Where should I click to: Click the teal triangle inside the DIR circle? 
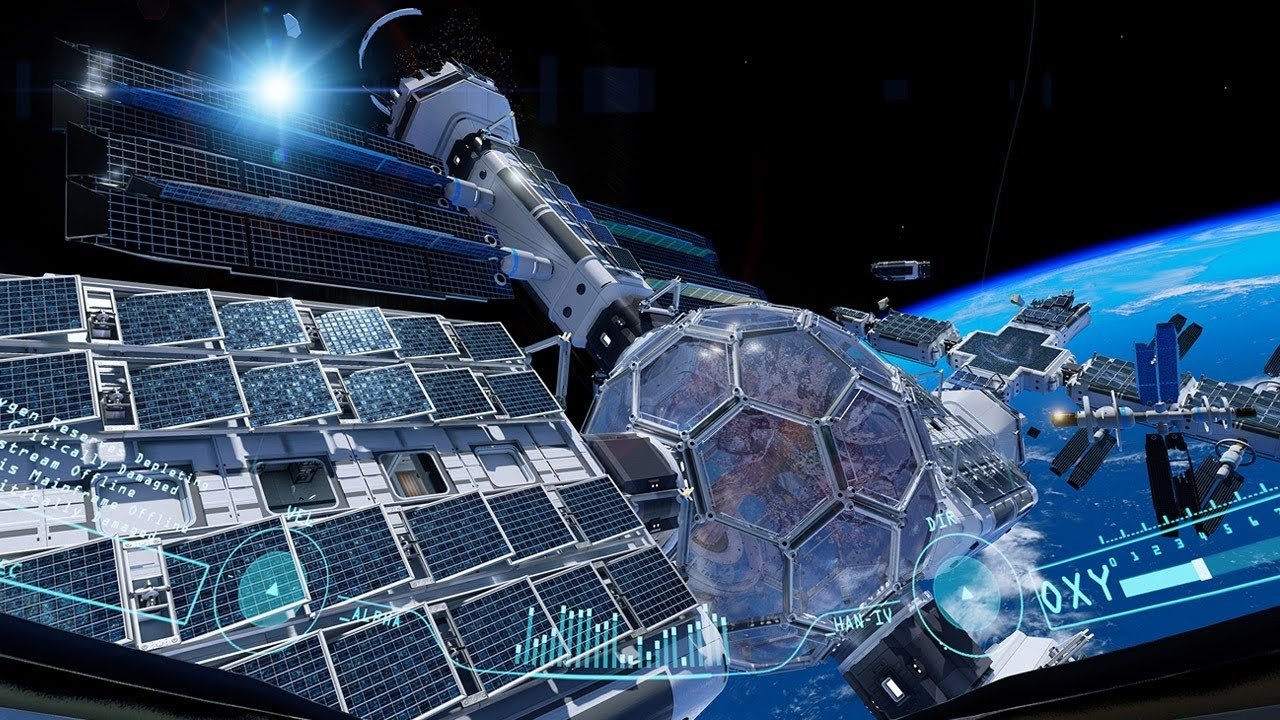(x=967, y=592)
